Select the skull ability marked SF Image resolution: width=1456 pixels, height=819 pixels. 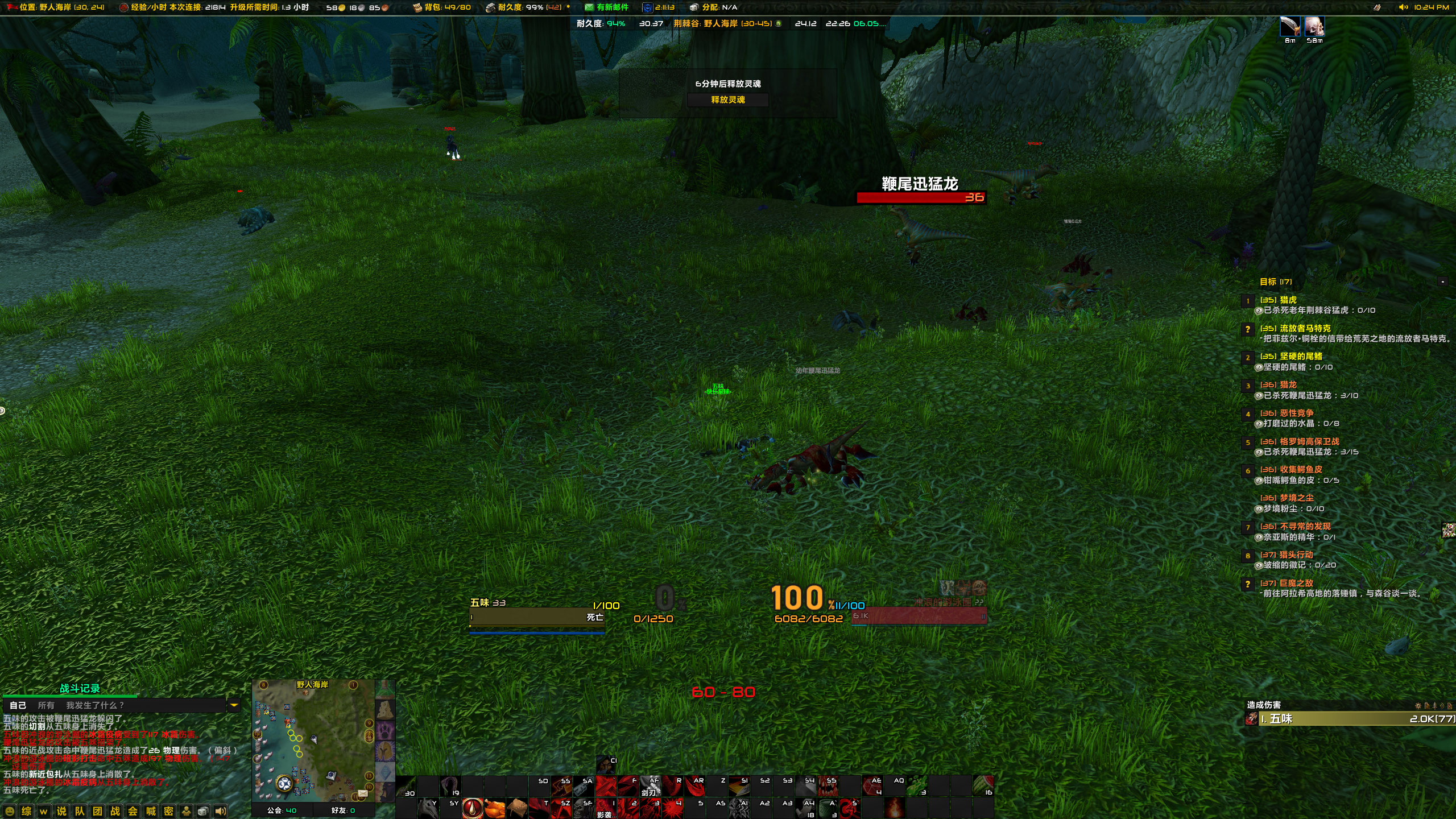tap(582, 808)
